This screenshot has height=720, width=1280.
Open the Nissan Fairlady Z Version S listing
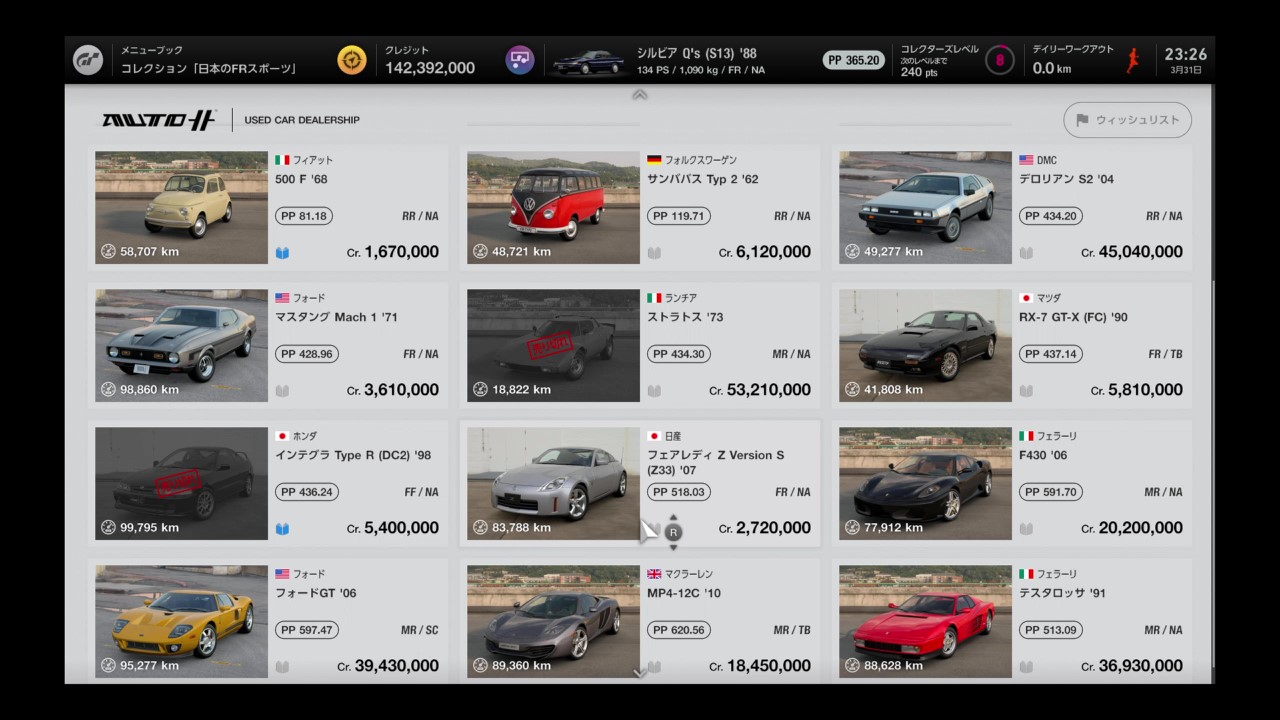click(x=640, y=484)
